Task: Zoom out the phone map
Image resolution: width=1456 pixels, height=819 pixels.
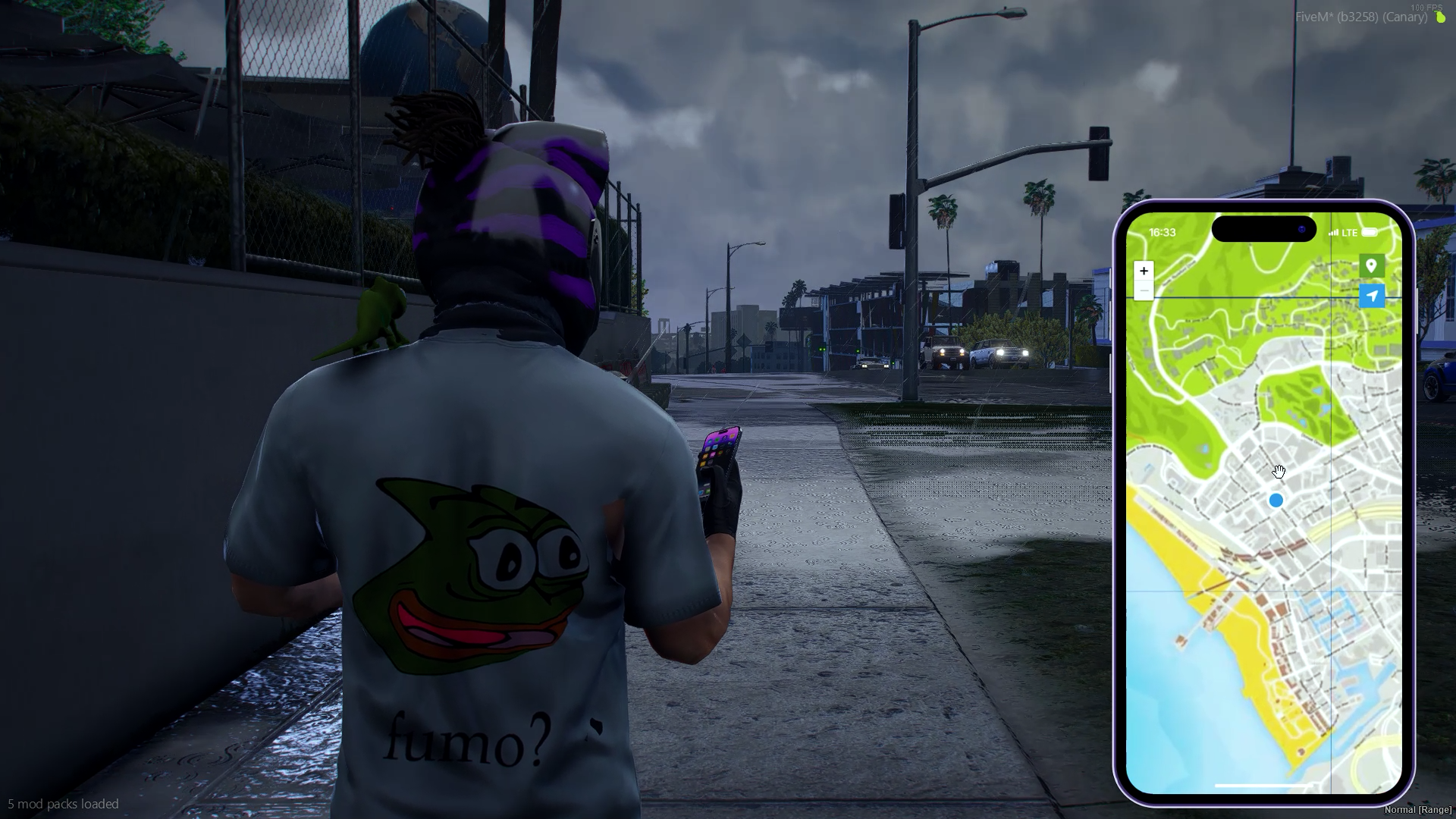Action: [1144, 291]
